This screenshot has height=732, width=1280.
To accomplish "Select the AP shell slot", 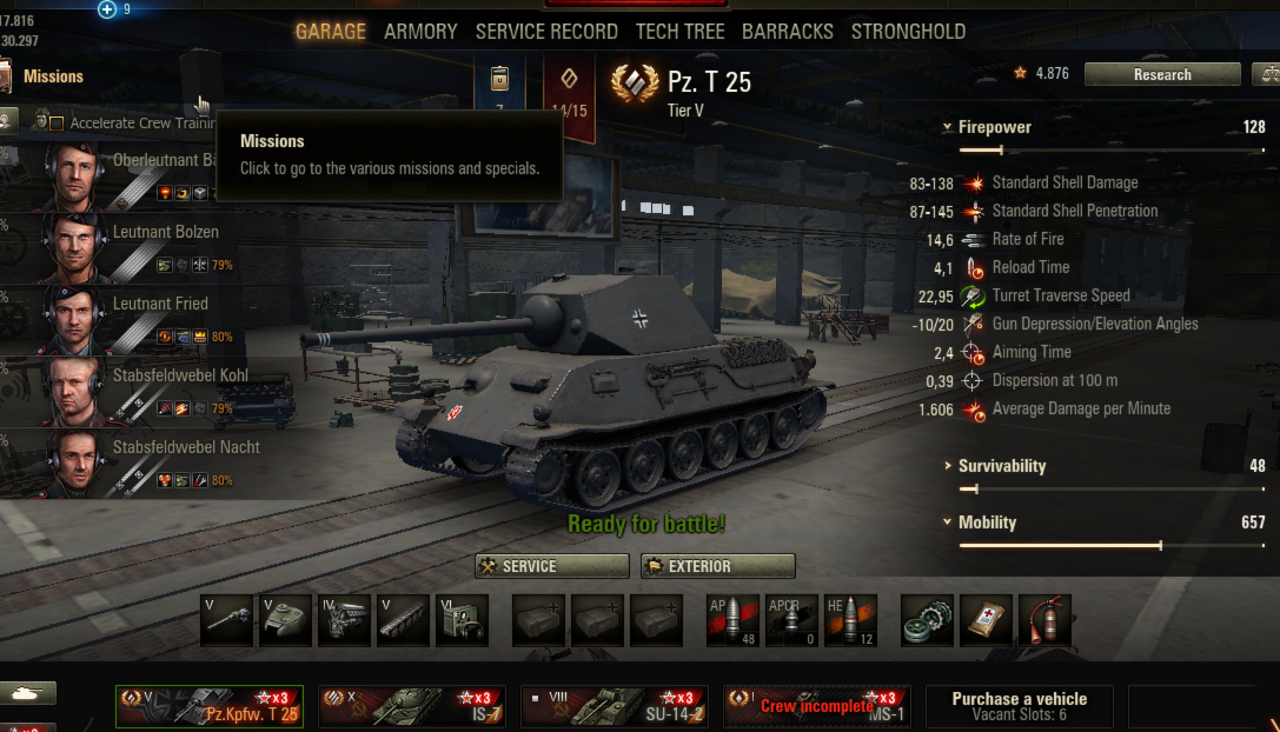I will click(x=733, y=620).
